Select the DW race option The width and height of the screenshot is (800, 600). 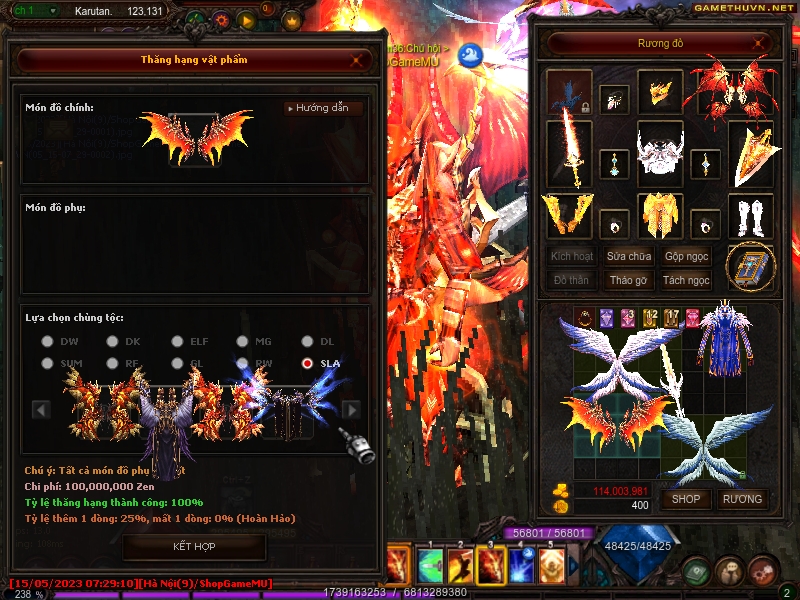47,342
